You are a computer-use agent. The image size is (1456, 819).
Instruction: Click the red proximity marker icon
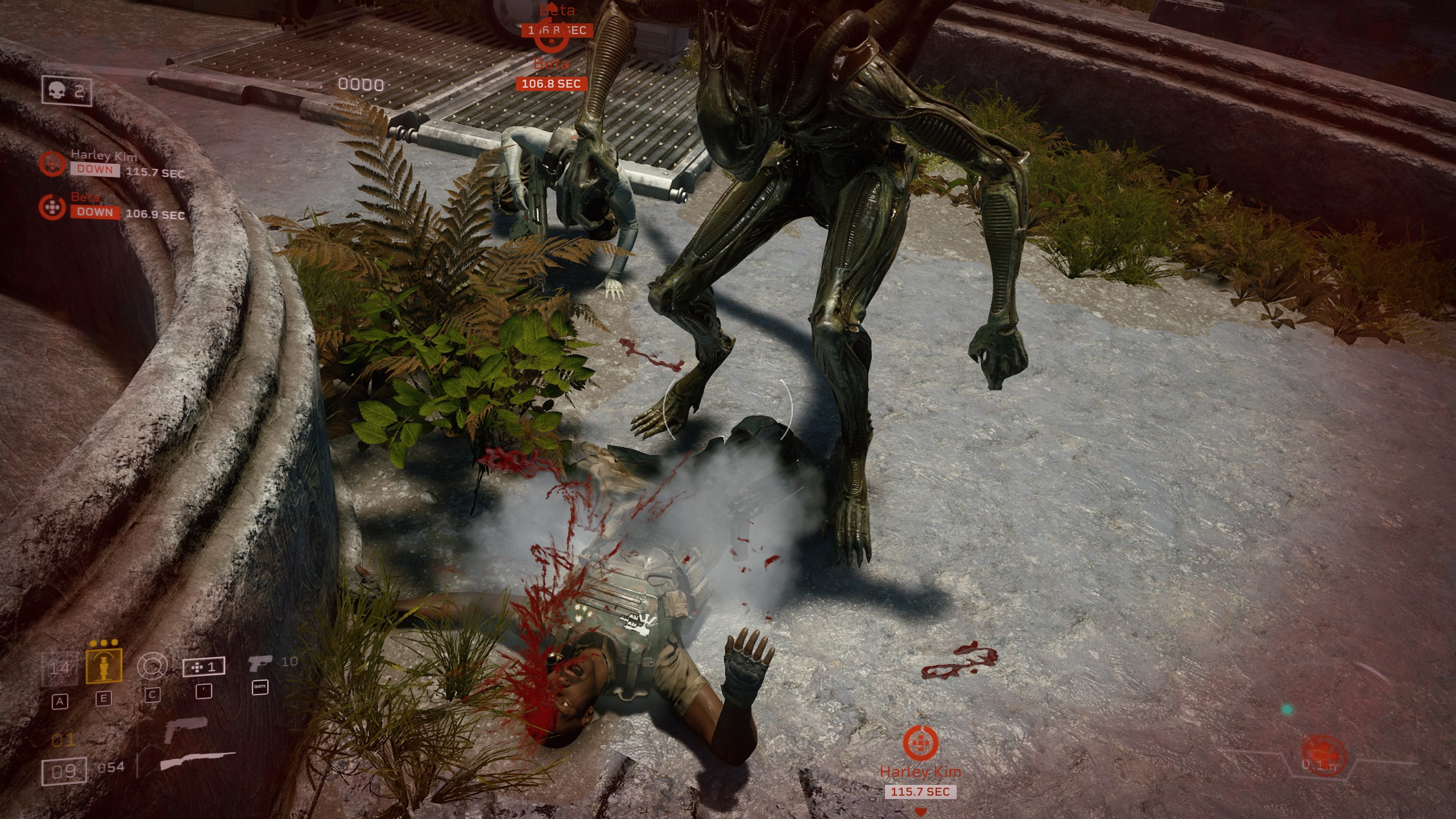coord(1324,754)
